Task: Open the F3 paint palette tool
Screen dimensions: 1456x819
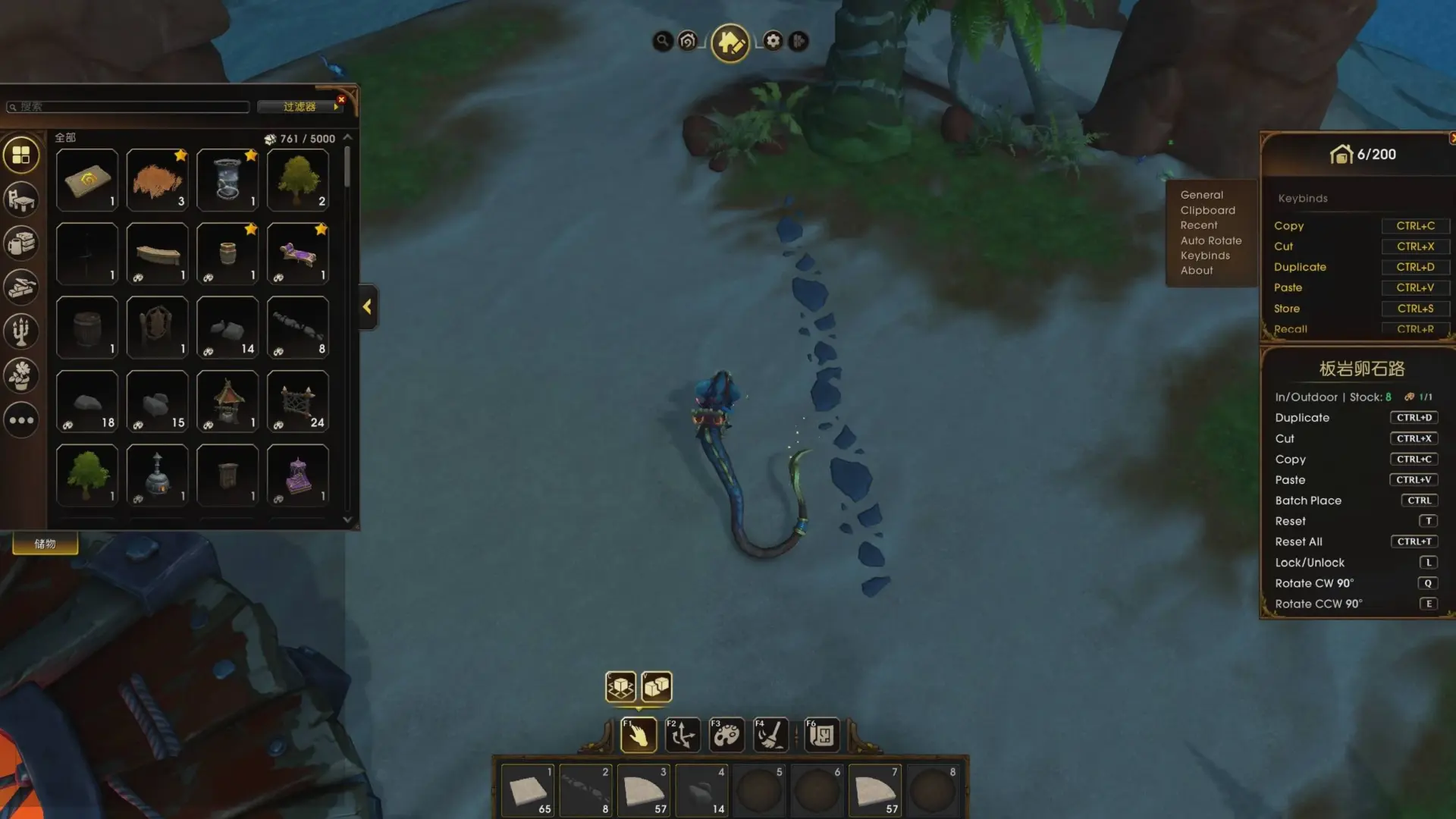Action: (x=726, y=734)
